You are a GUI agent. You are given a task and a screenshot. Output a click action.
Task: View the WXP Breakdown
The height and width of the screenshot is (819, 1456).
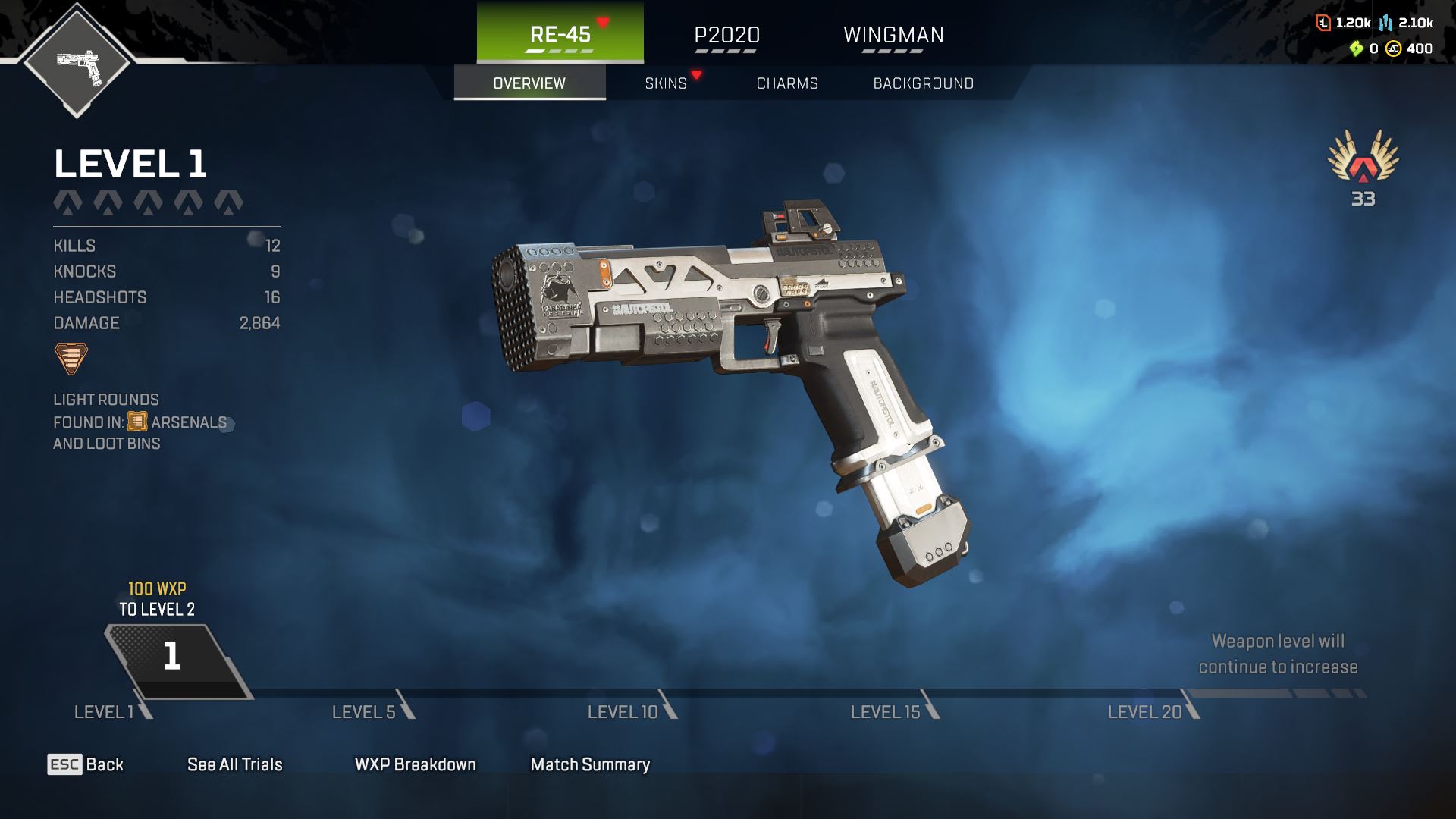coord(416,764)
